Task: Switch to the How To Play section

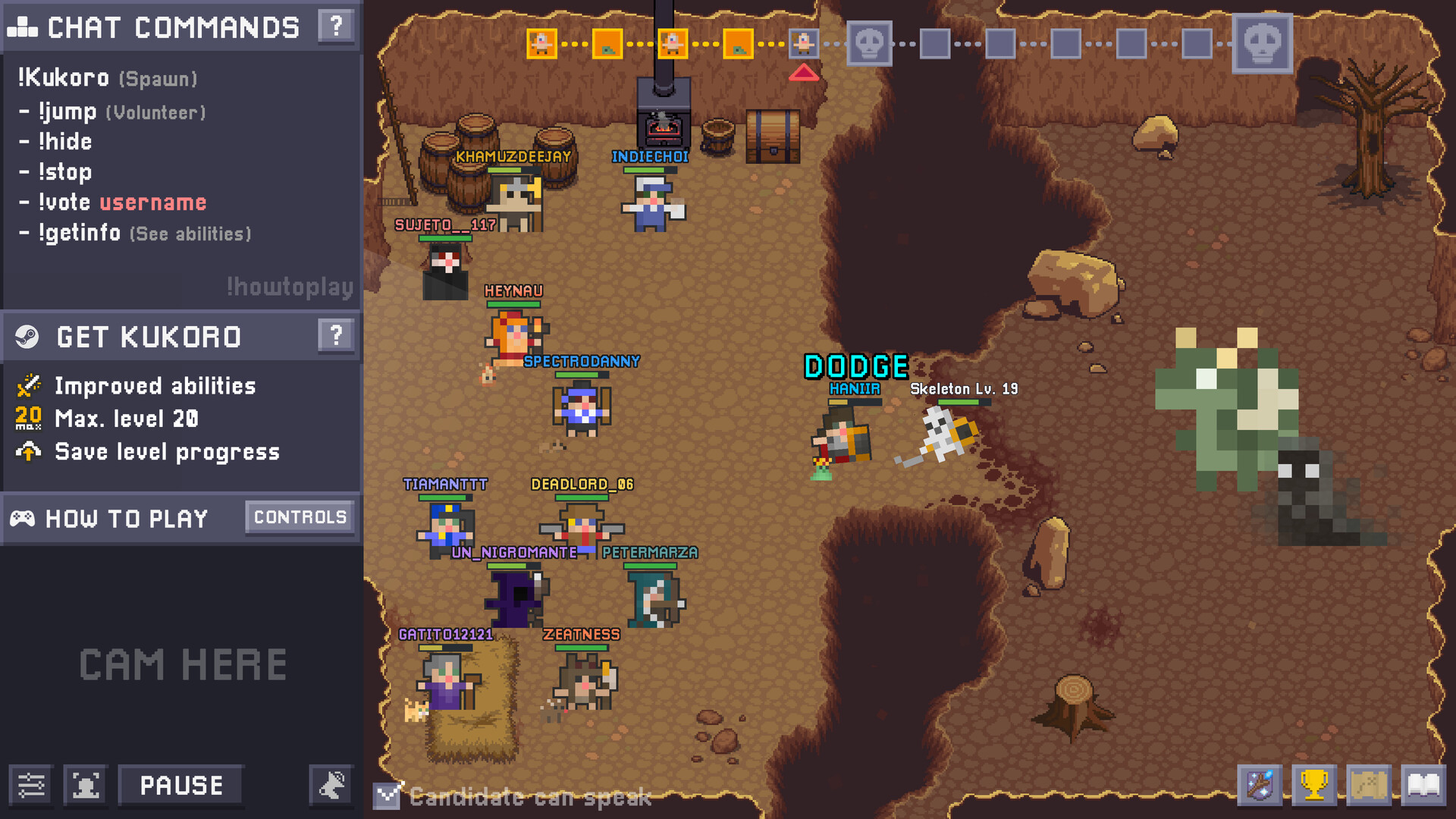Action: [x=126, y=518]
